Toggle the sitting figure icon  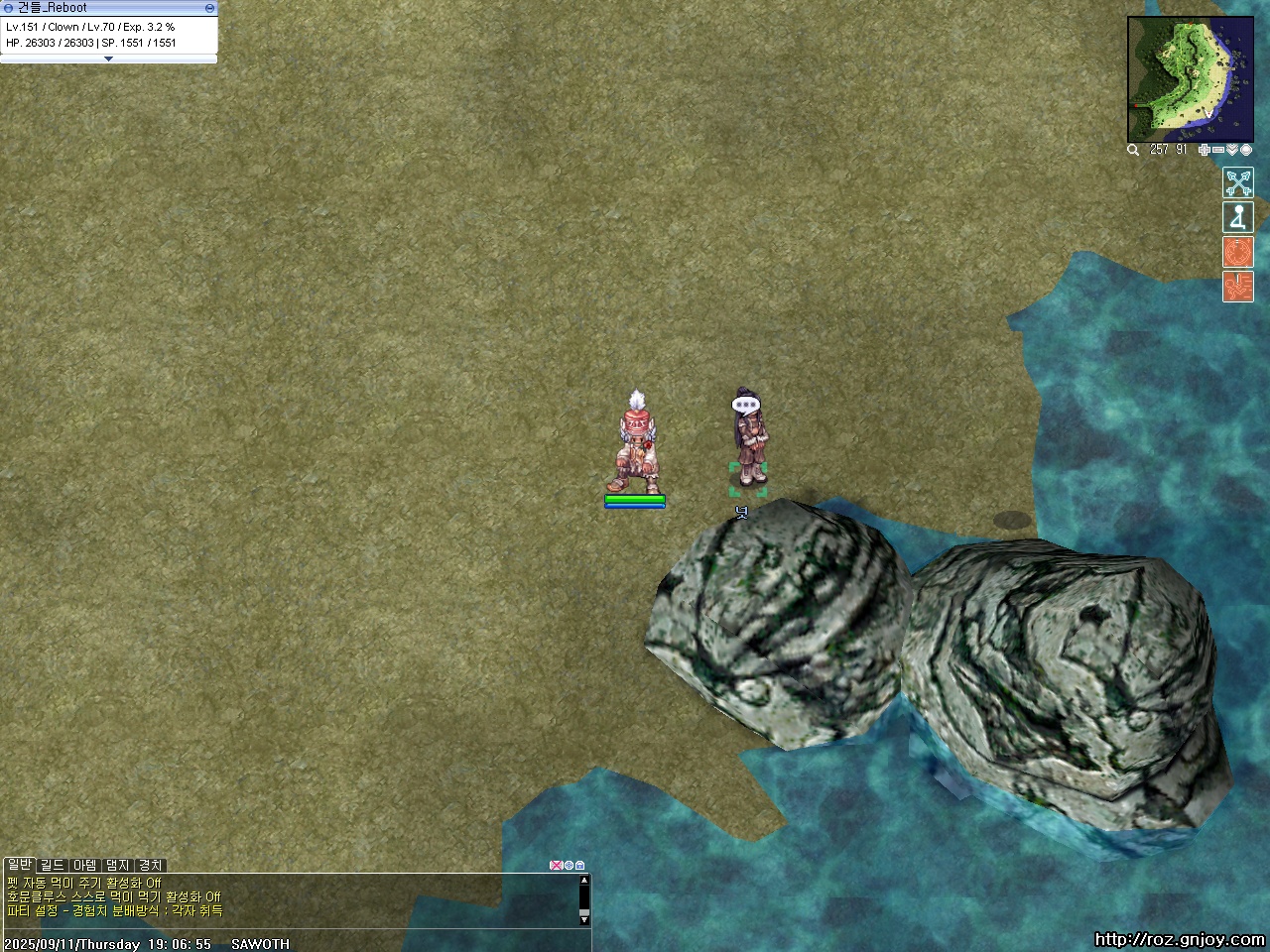click(x=1238, y=217)
